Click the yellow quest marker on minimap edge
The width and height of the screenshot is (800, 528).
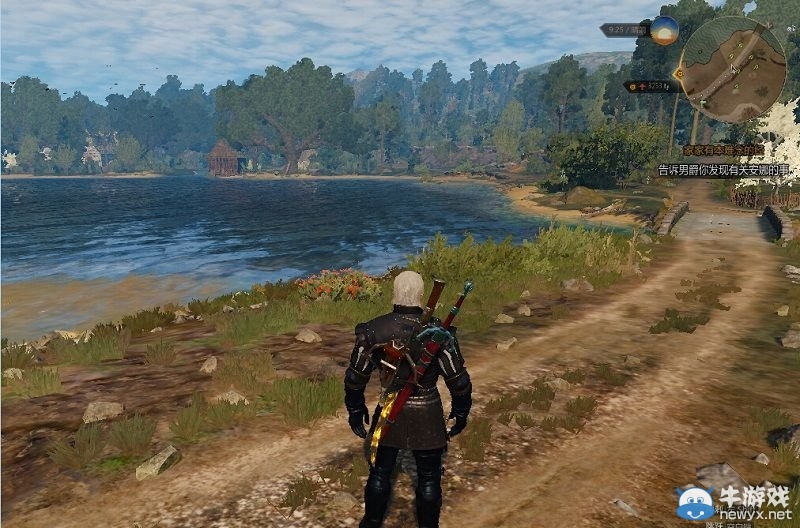pos(680,73)
